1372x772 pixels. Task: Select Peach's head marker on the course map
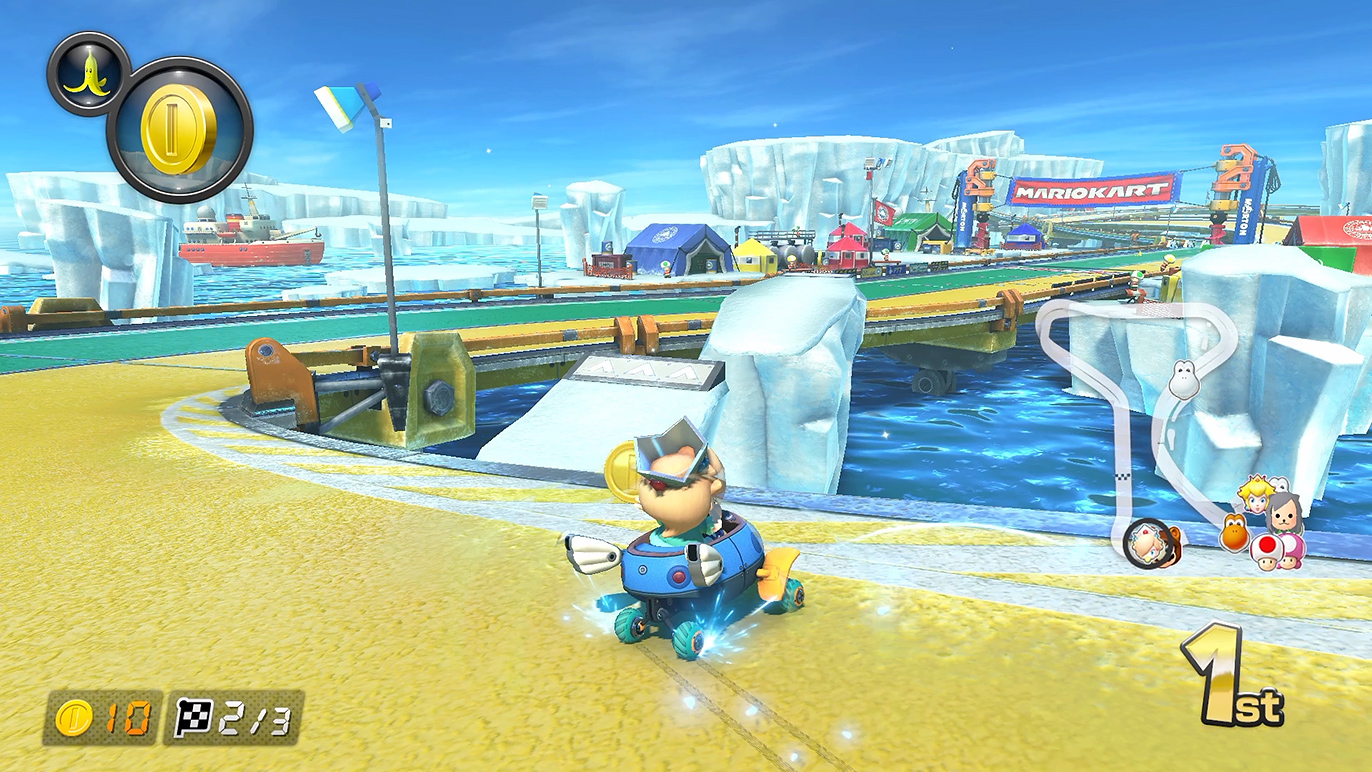[x=1253, y=493]
